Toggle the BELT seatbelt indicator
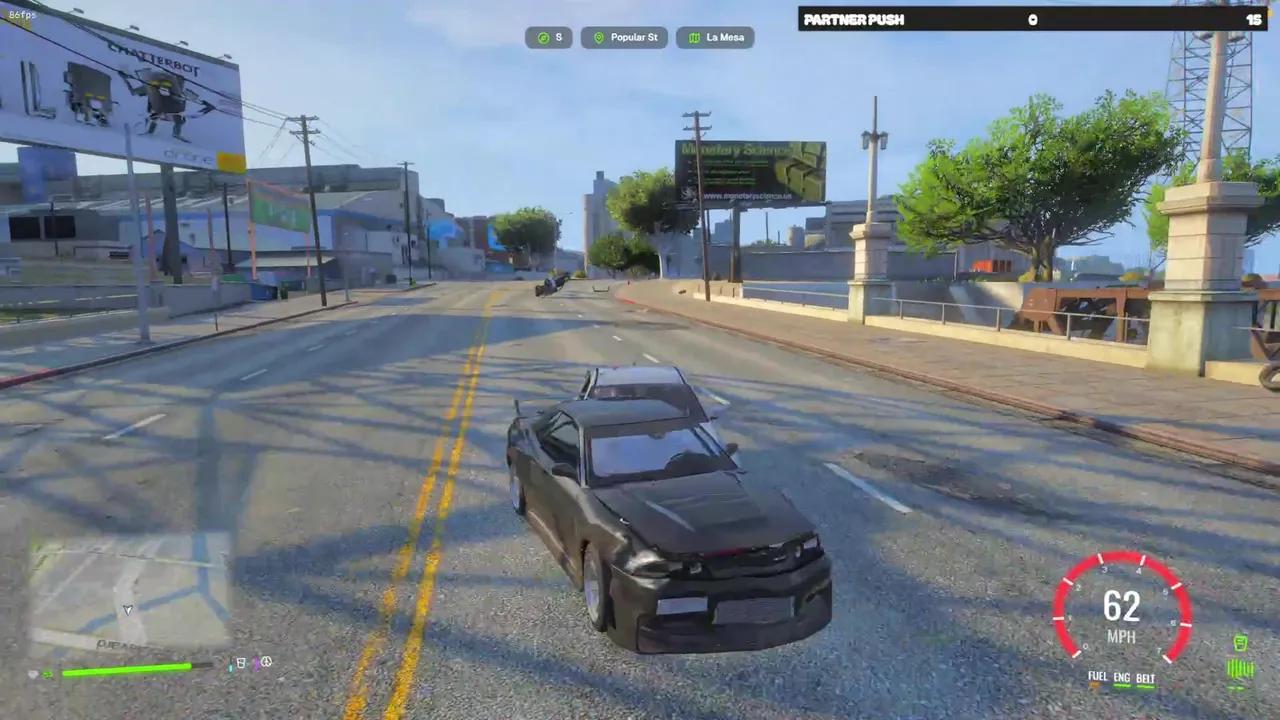The width and height of the screenshot is (1280, 720). point(1145,678)
